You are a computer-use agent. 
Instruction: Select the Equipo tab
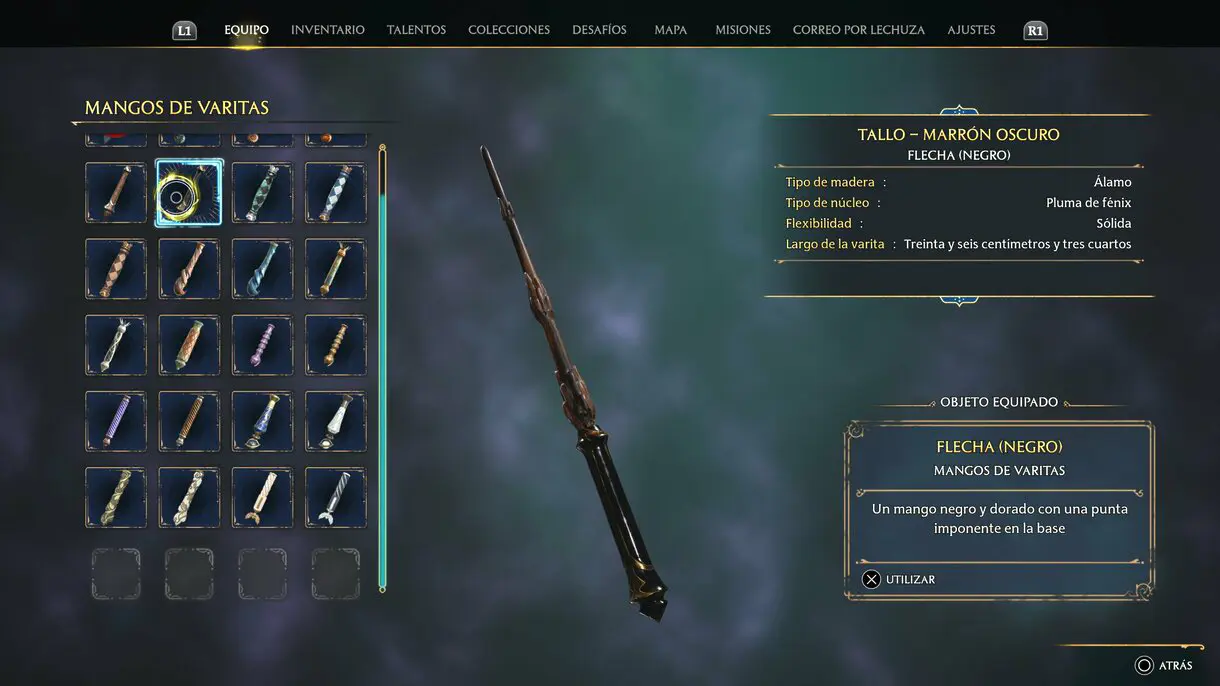[246, 30]
